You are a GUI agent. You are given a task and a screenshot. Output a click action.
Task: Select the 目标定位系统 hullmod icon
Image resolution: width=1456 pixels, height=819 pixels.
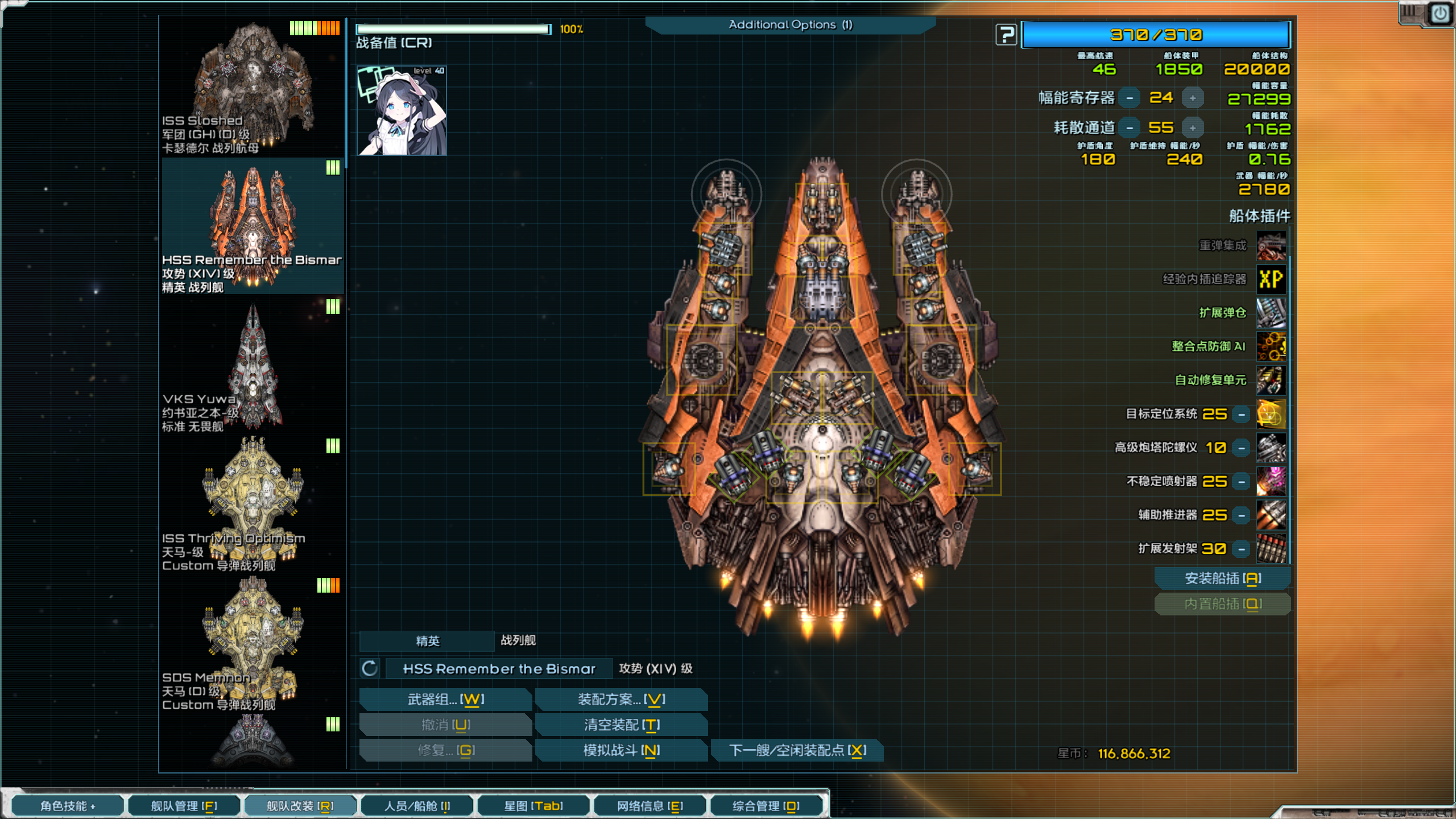click(1271, 413)
